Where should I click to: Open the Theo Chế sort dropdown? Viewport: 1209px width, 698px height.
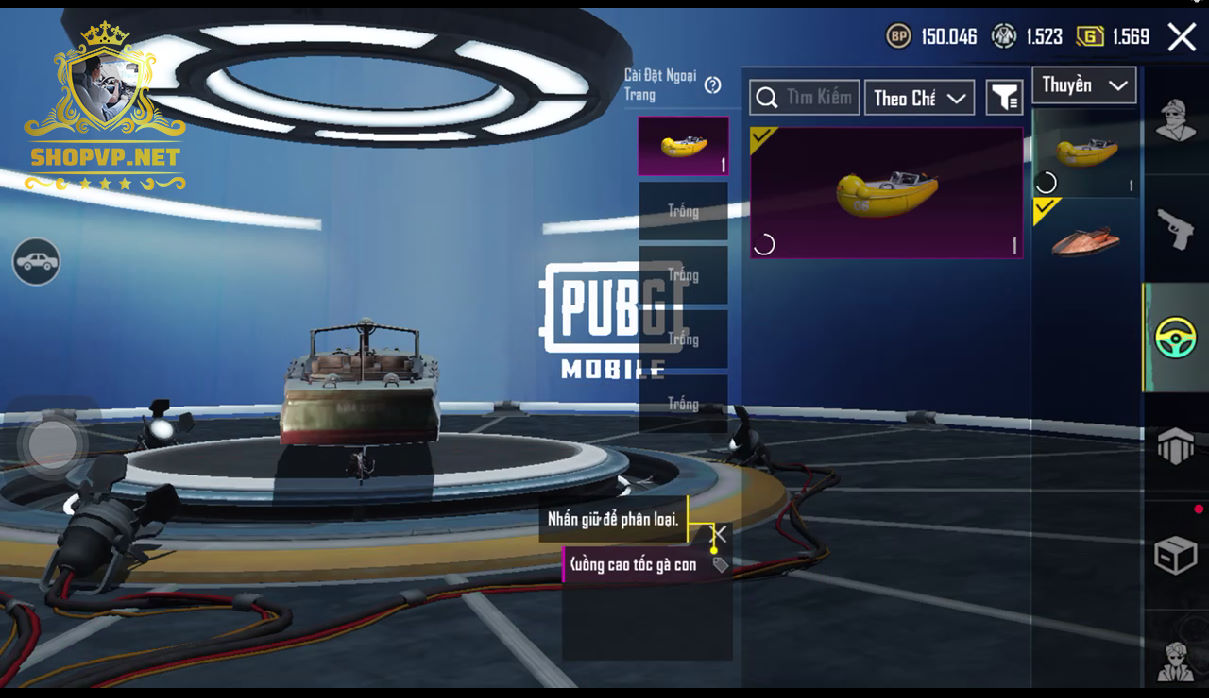click(919, 97)
